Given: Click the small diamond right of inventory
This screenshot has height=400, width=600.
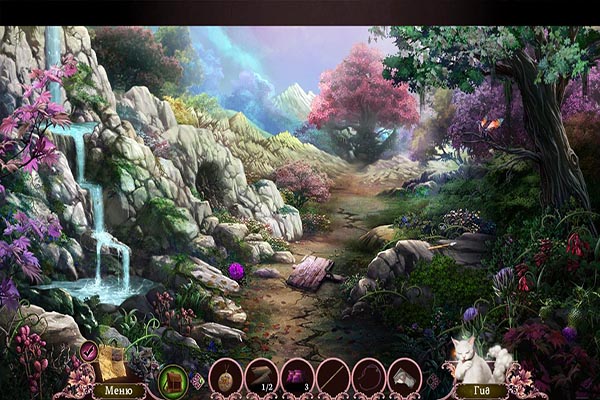Looking at the screenshot, I should pyautogui.click(x=433, y=380).
